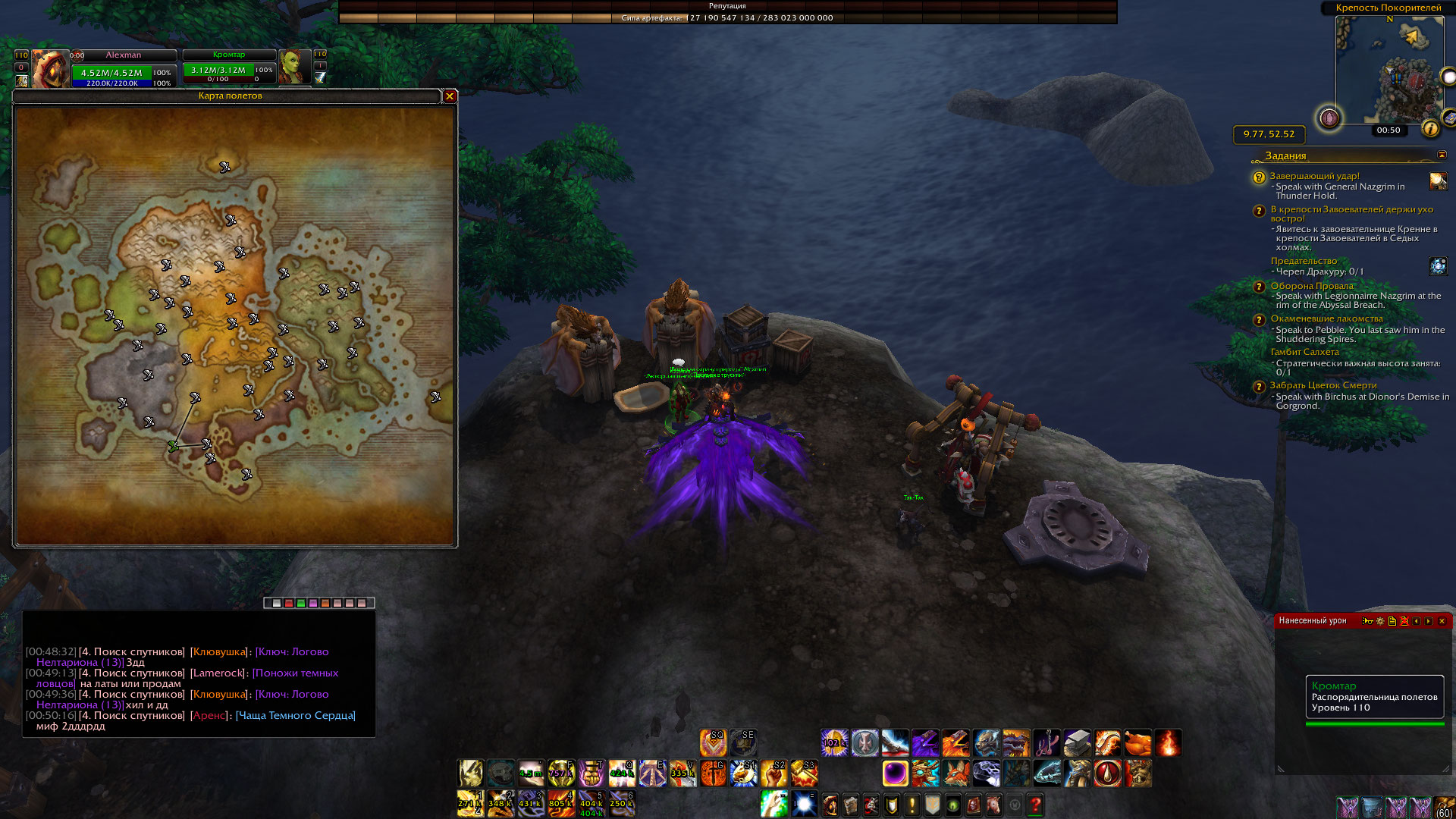This screenshot has height=819, width=1456.
Task: Close the Нанесенный урон damage meter
Action: [x=1442, y=621]
